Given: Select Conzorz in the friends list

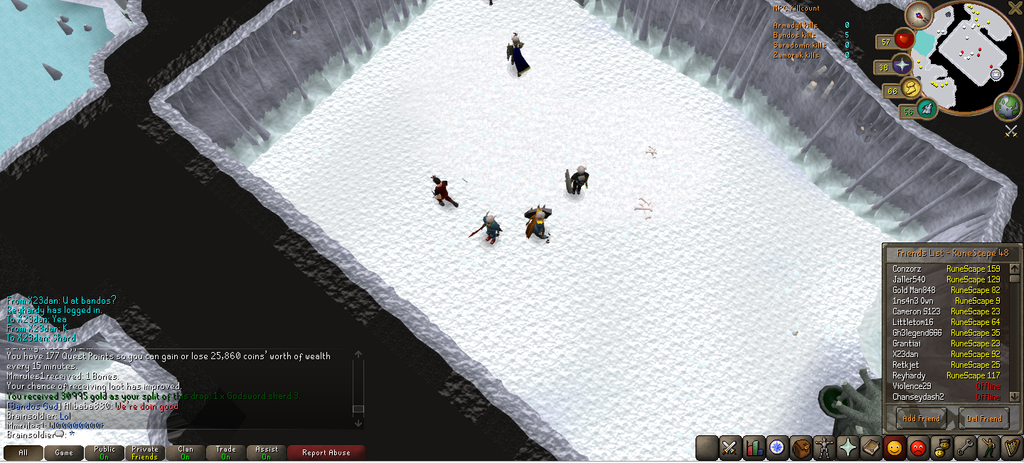Looking at the screenshot, I should point(908,269).
